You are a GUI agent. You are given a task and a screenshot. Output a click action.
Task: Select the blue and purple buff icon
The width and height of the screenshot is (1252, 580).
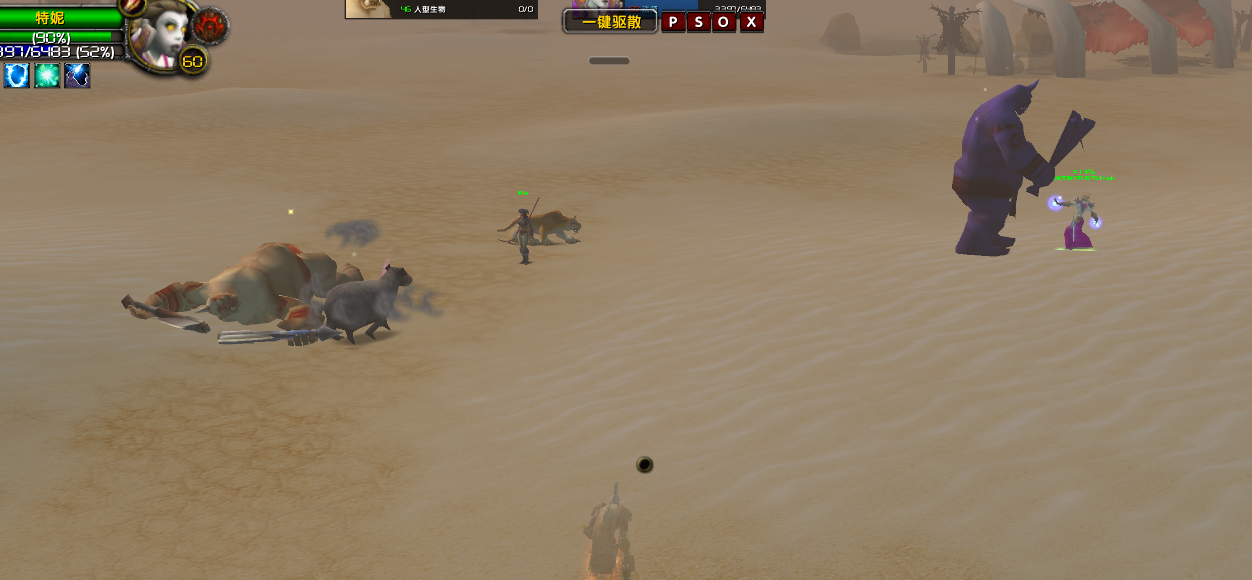(x=77, y=75)
